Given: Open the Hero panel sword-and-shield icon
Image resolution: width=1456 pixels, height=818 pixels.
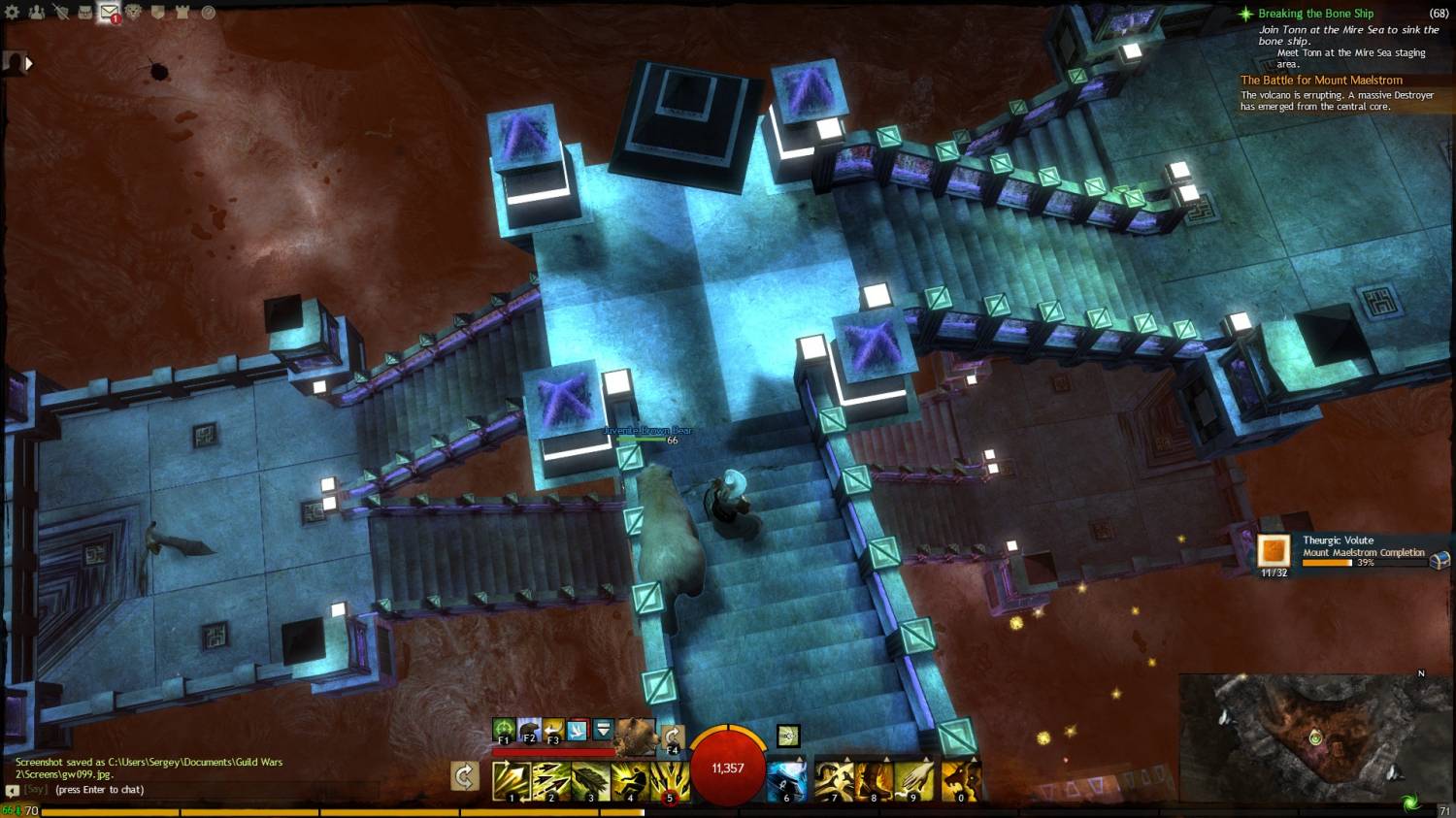Looking at the screenshot, I should (61, 13).
